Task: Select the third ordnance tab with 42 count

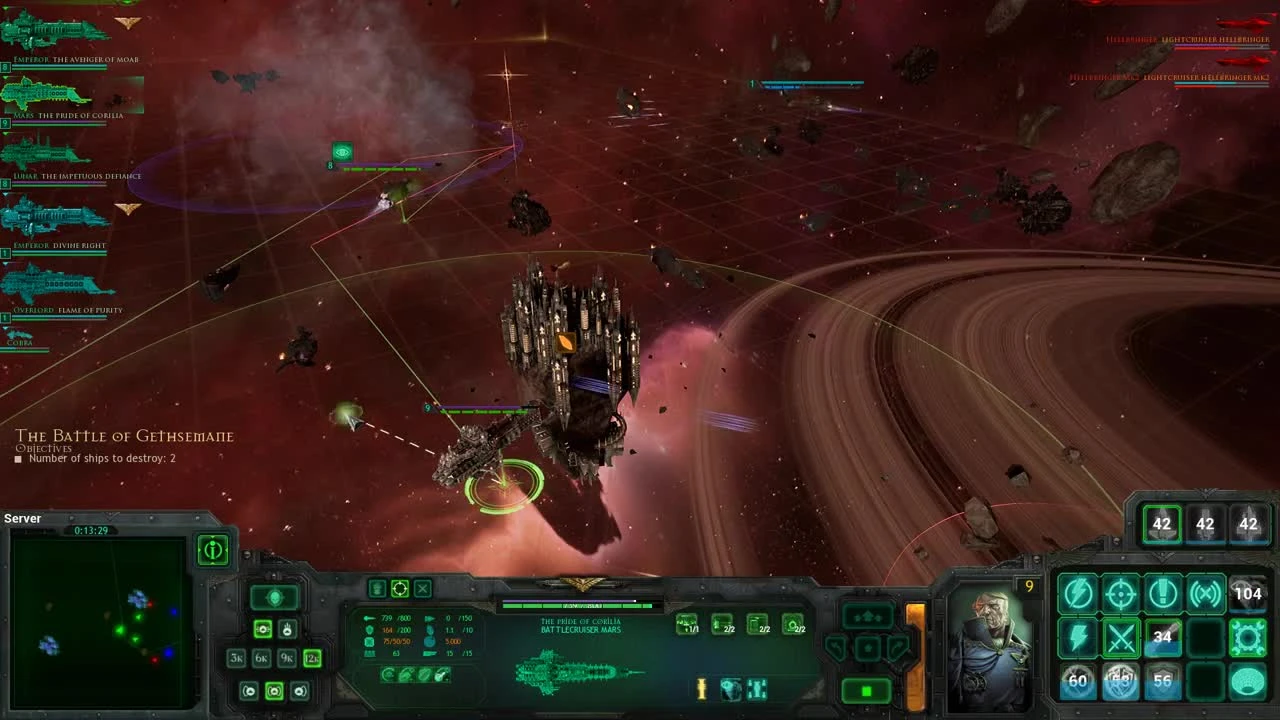Action: pos(1248,523)
